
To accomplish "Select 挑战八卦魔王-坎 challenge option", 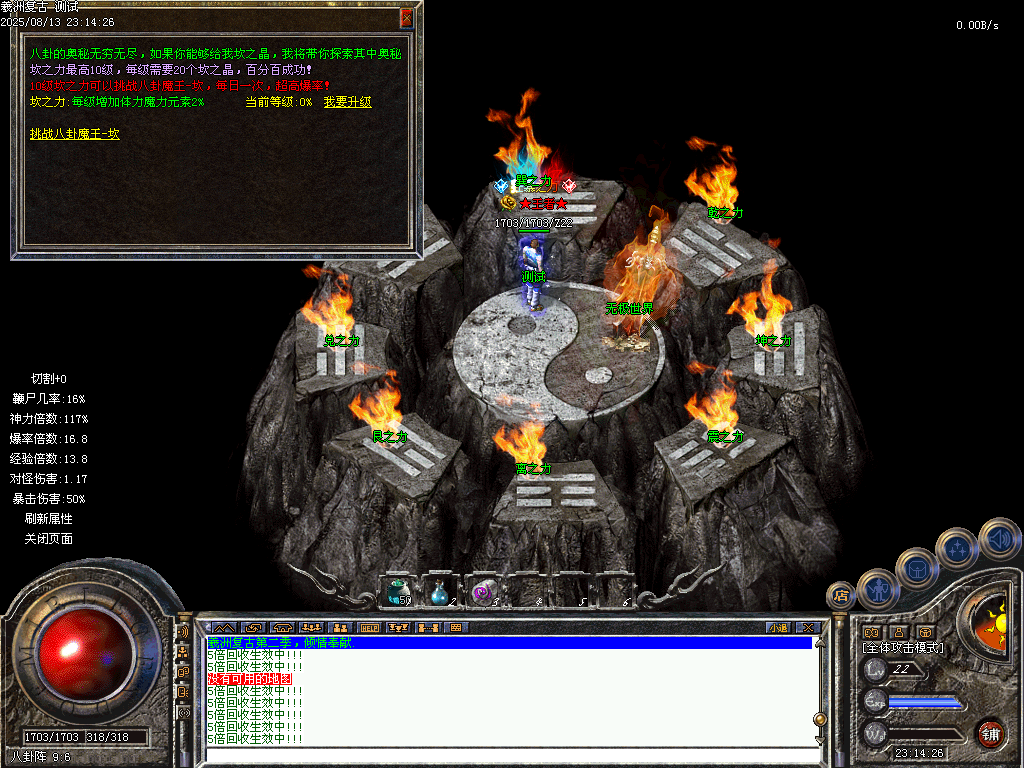I will (x=75, y=133).
